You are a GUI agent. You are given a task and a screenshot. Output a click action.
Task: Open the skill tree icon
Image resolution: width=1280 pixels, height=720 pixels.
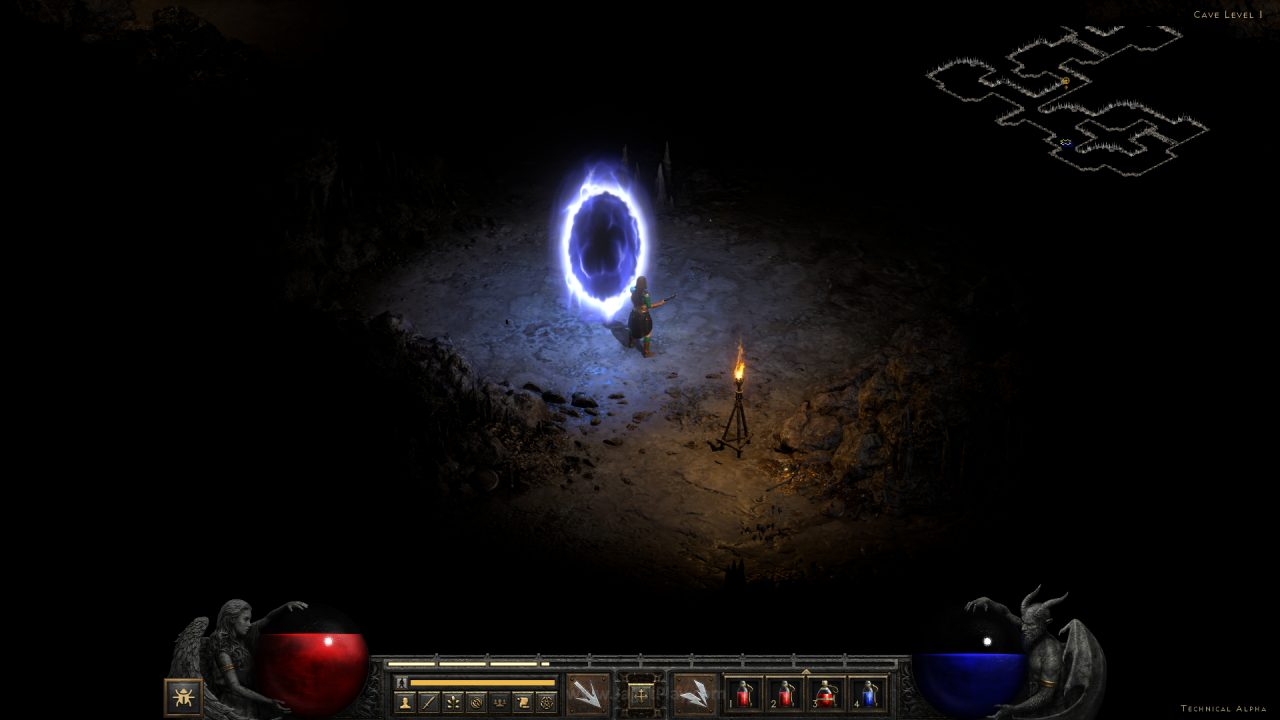pos(453,702)
